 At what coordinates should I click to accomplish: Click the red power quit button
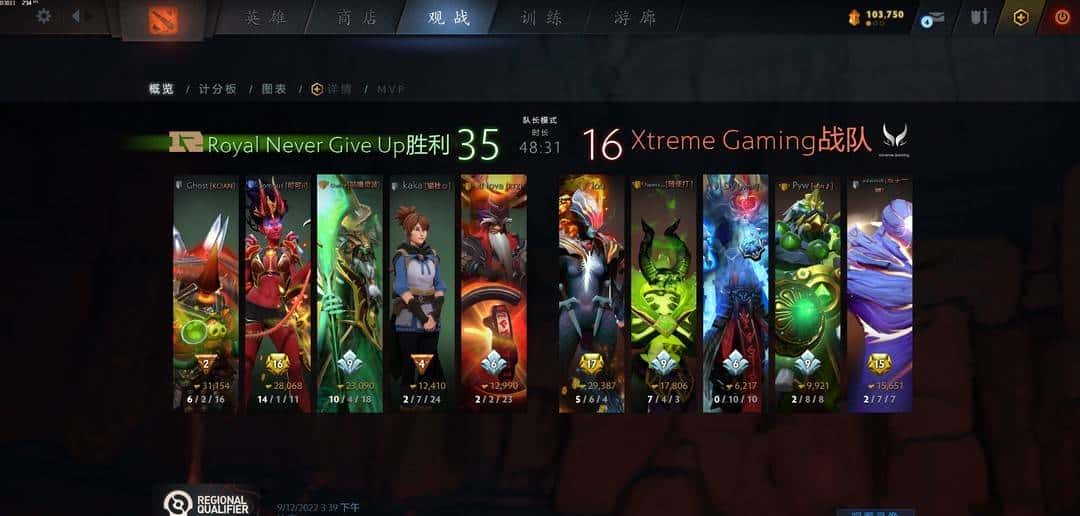[x=1062, y=17]
